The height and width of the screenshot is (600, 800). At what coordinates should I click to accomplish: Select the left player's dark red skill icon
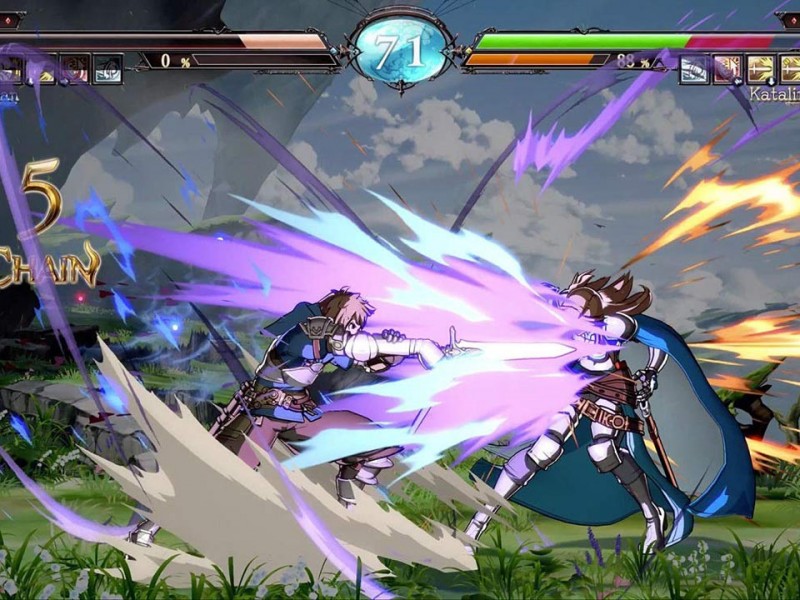pyautogui.click(x=76, y=68)
